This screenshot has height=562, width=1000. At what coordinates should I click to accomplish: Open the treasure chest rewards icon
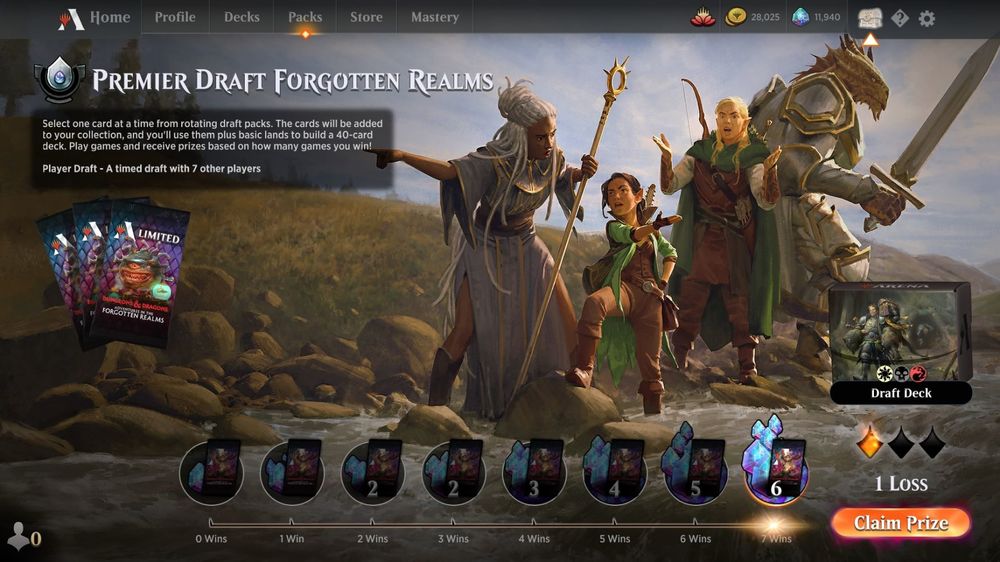coord(870,19)
